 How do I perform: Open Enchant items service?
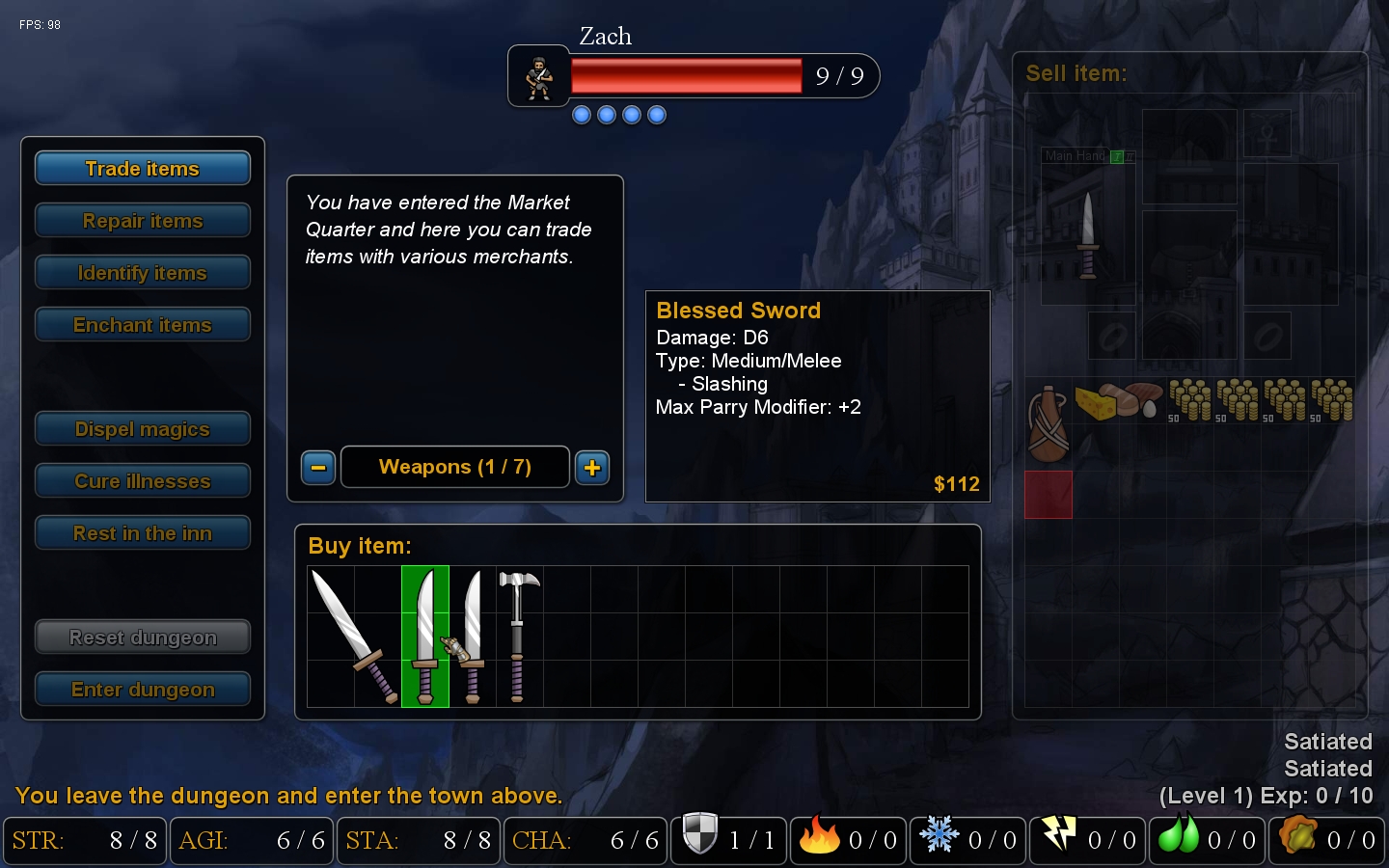(143, 325)
